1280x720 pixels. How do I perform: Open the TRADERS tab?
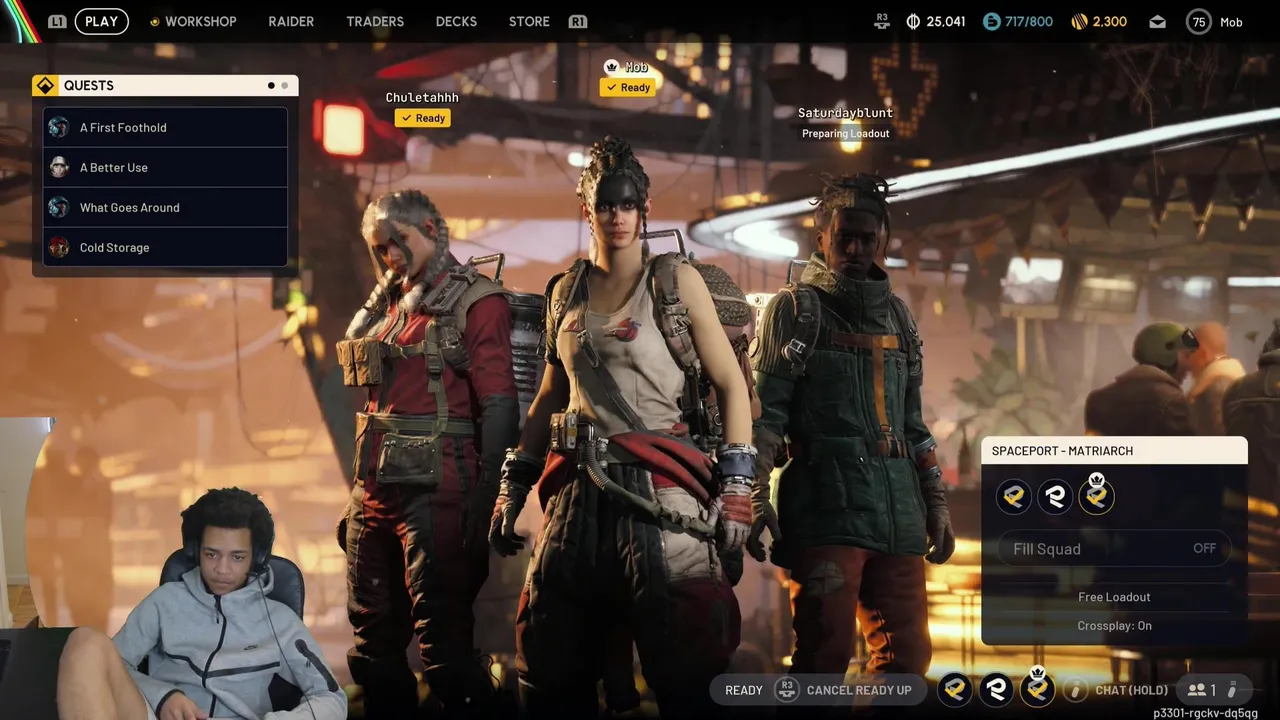(x=375, y=21)
